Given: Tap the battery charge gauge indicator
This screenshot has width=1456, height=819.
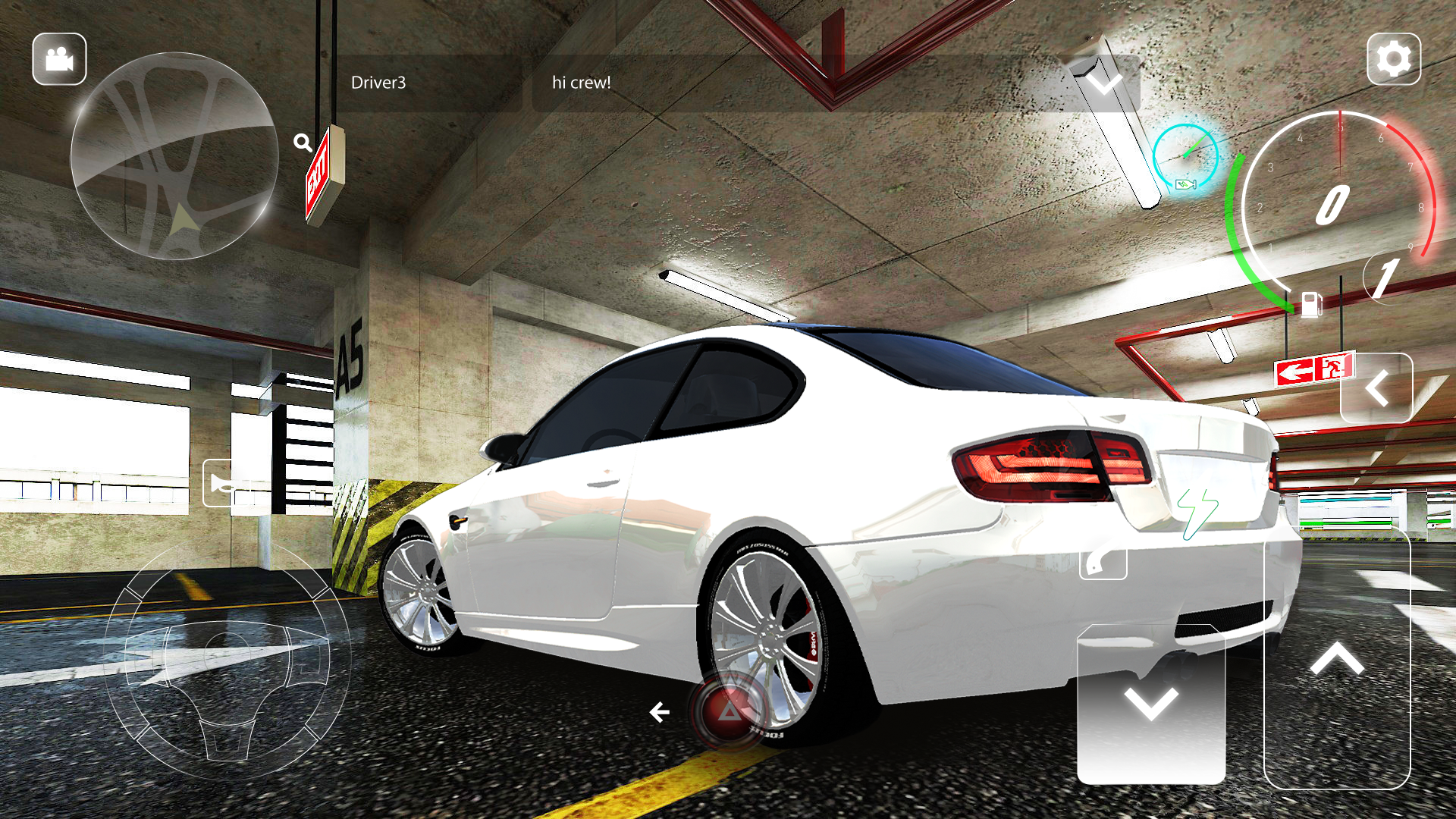Looking at the screenshot, I should [1187, 157].
